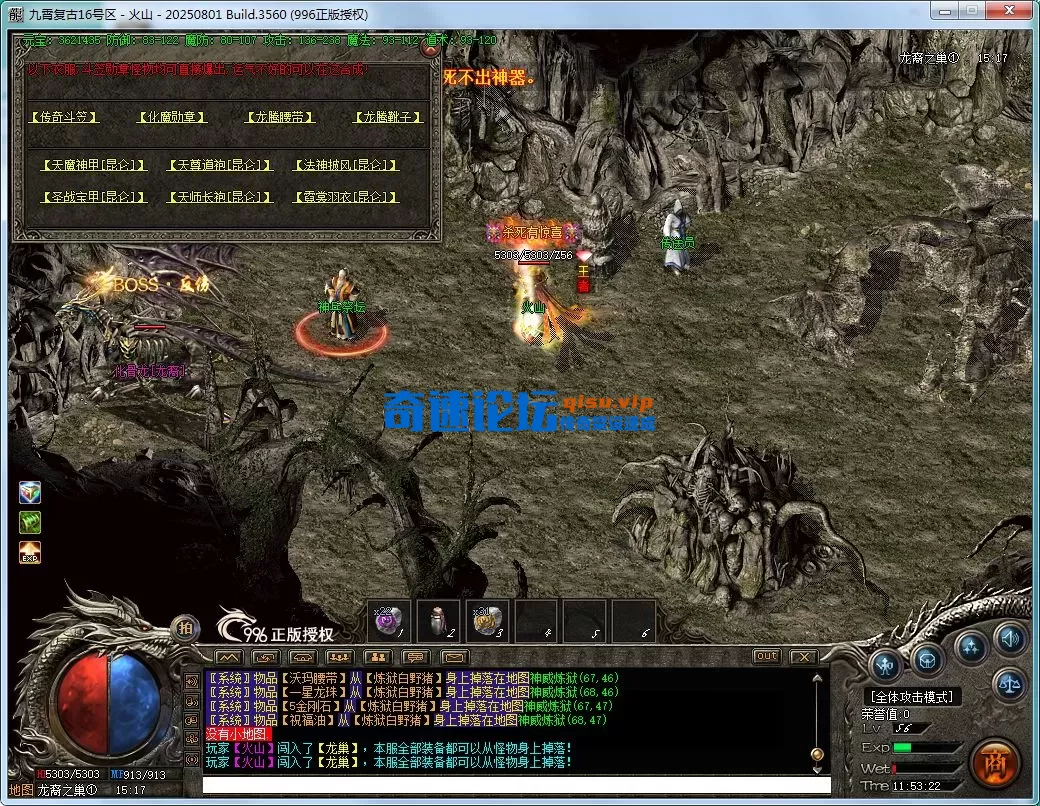This screenshot has width=1040, height=806.
Task: Click the chat panel out button
Action: (766, 656)
